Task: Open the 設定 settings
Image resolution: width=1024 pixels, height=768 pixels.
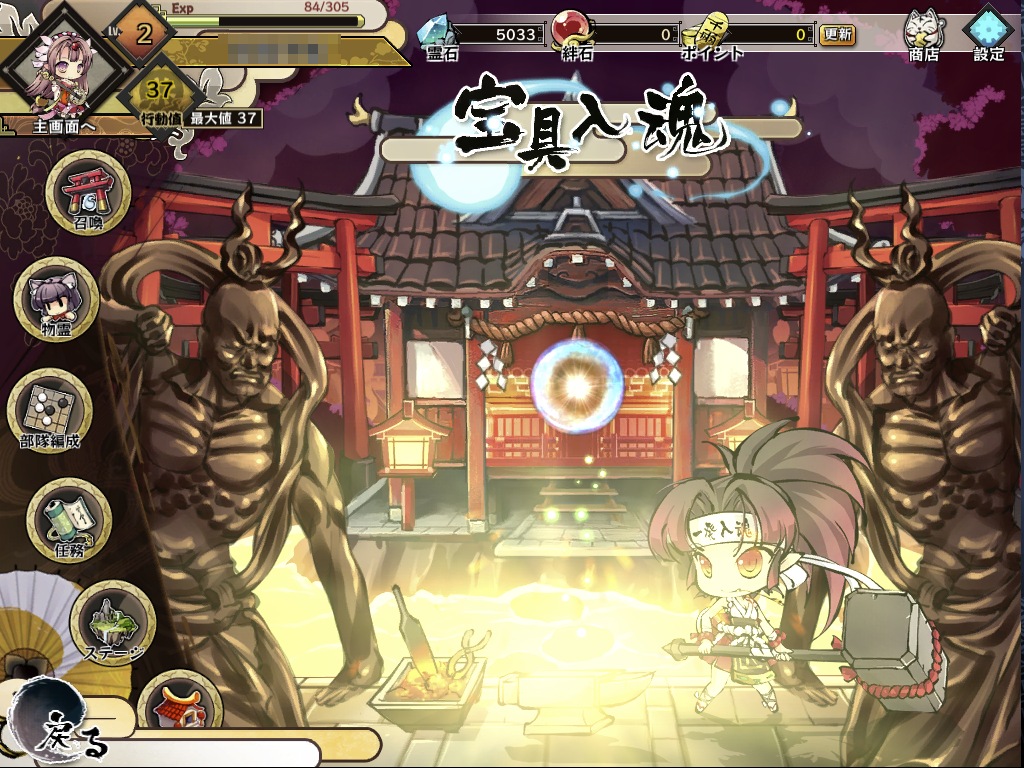Action: pyautogui.click(x=988, y=33)
